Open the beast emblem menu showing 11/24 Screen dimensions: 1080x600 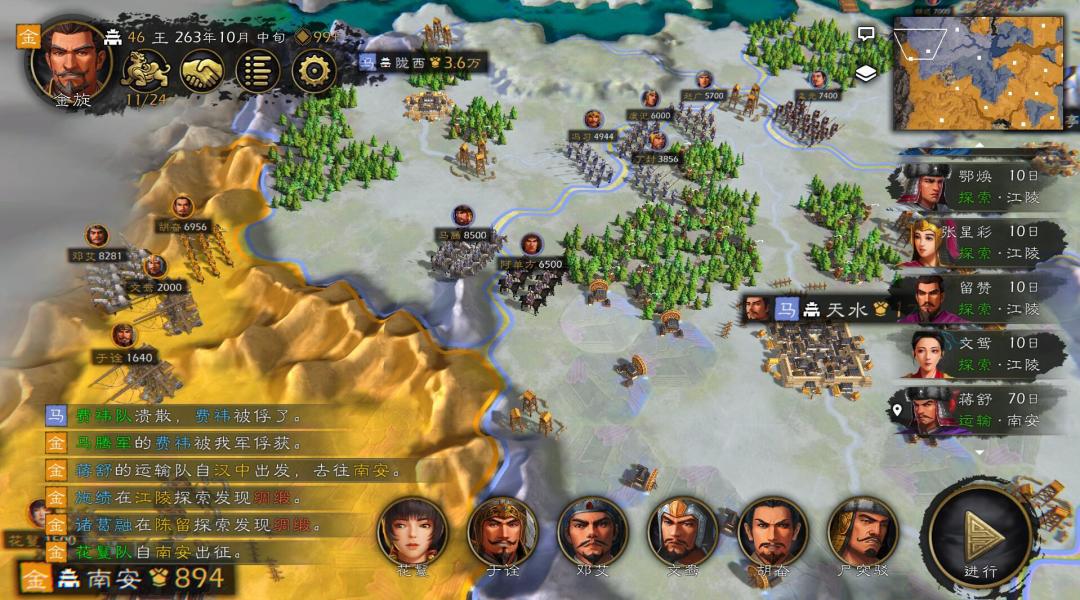coord(145,71)
